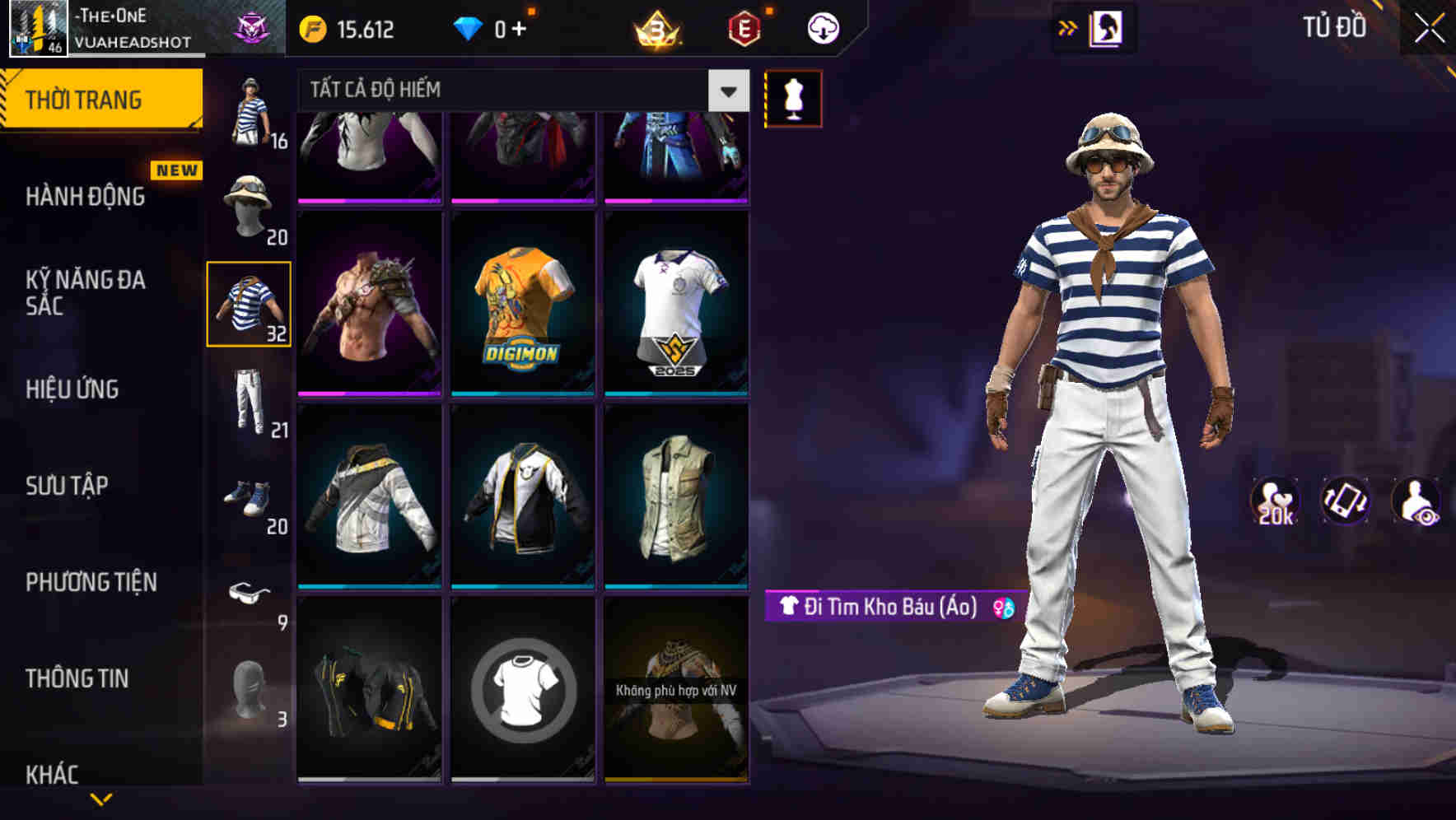
Task: Open the diamond top-up icon
Action: tap(469, 27)
